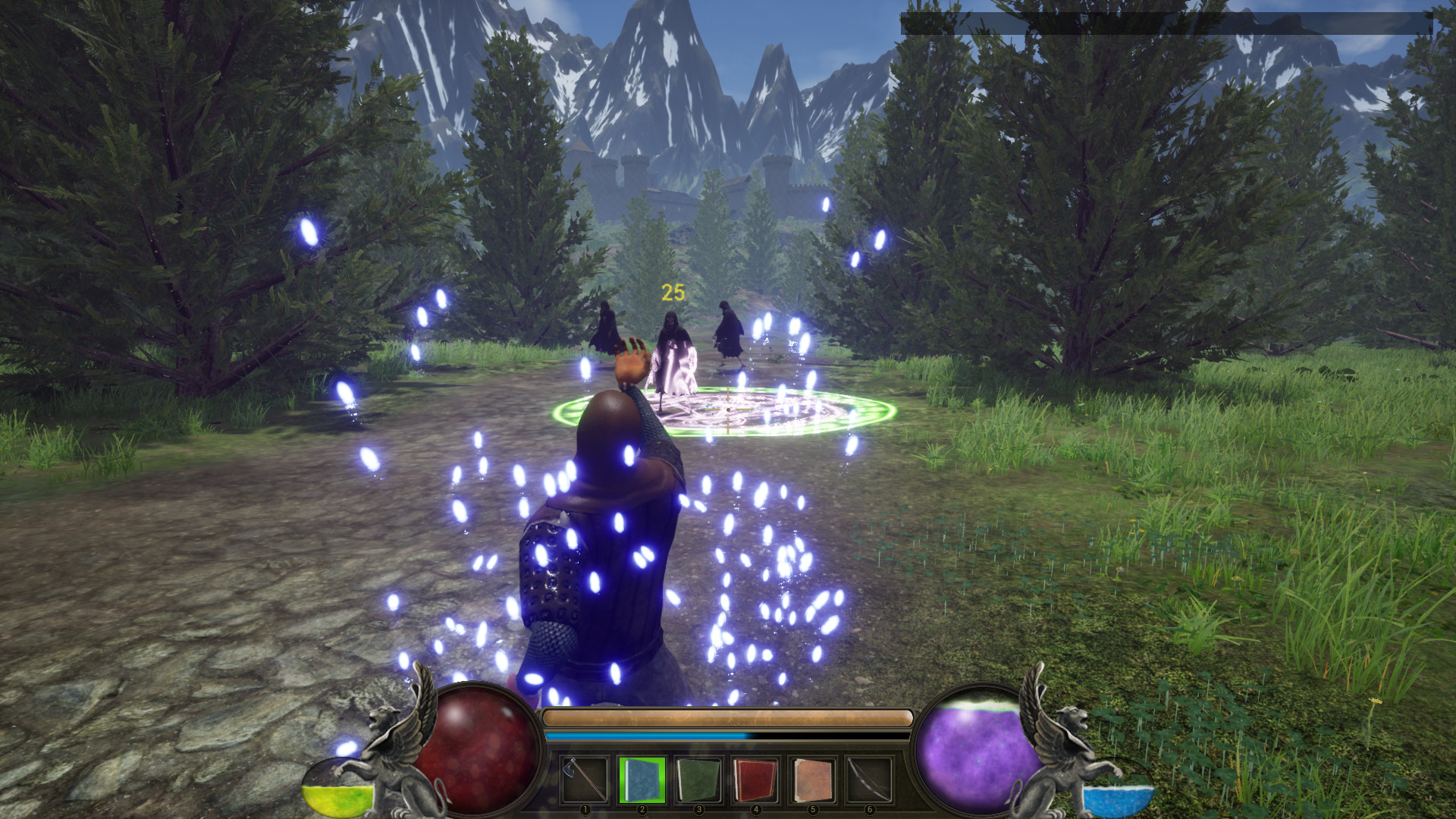Screen dimensions: 1456x819
Task: Choose the blue spellbook slot
Action: click(x=642, y=780)
